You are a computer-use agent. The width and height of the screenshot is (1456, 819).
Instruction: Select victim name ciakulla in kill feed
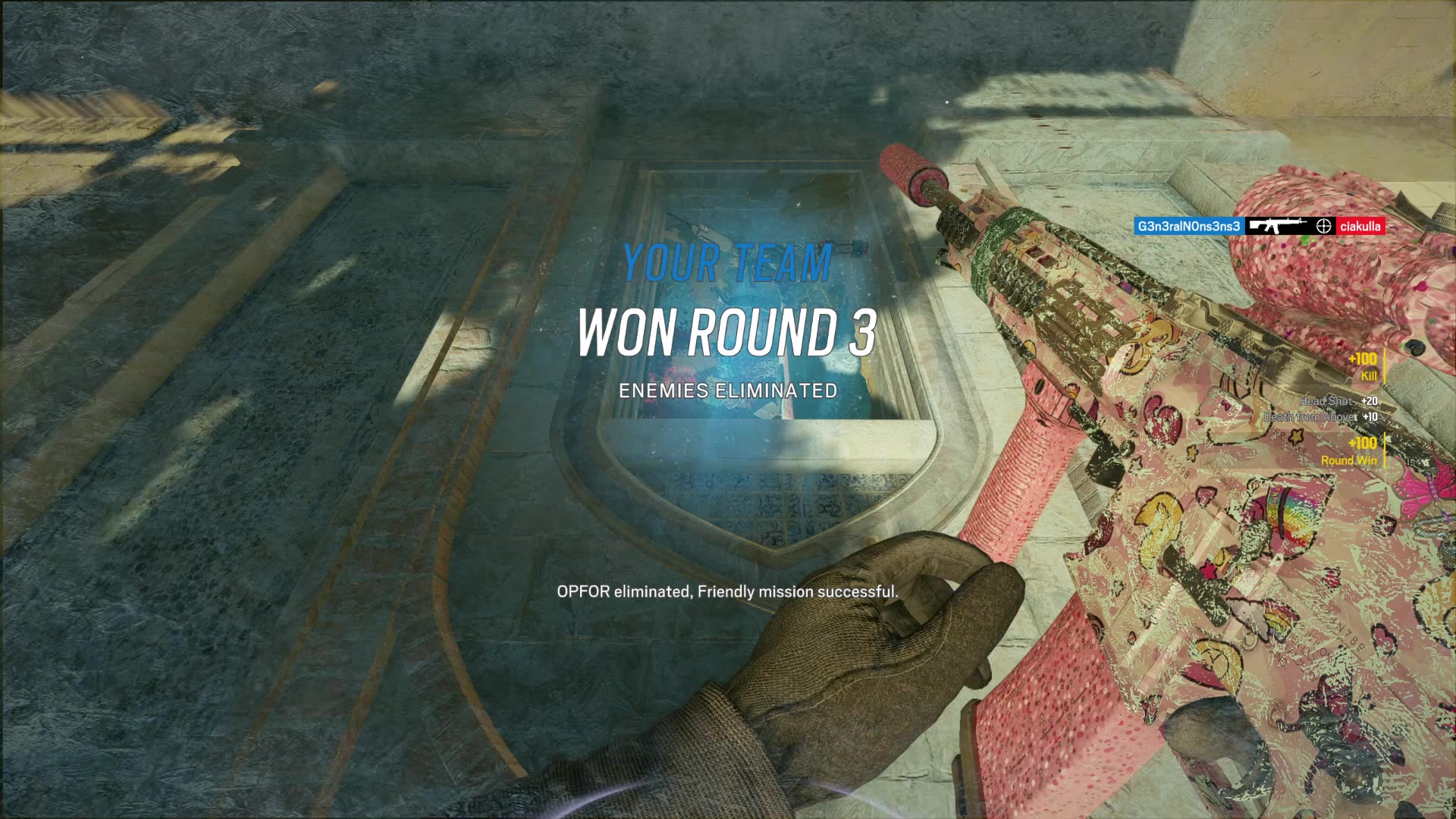point(1360,226)
